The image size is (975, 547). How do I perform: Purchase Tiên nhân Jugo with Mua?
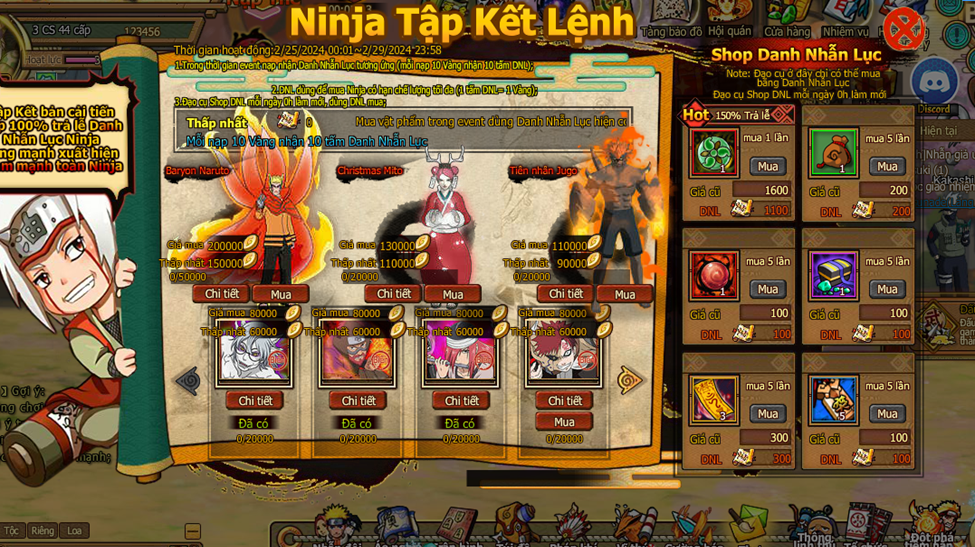pyautogui.click(x=624, y=294)
